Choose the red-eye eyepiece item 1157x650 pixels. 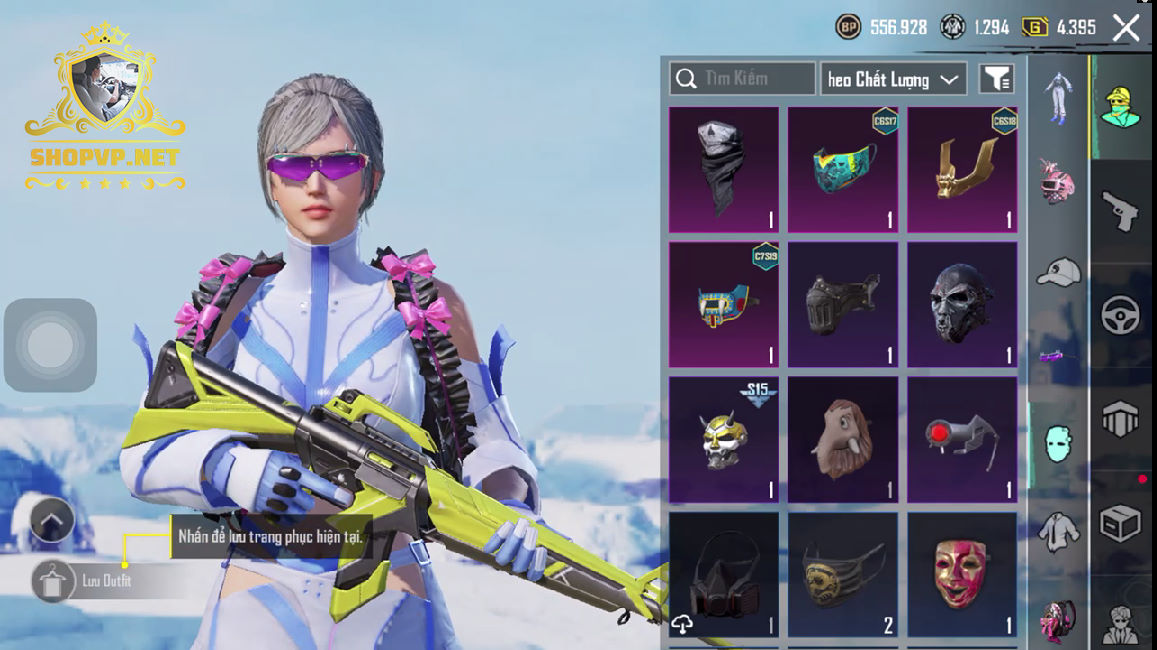[962, 439]
